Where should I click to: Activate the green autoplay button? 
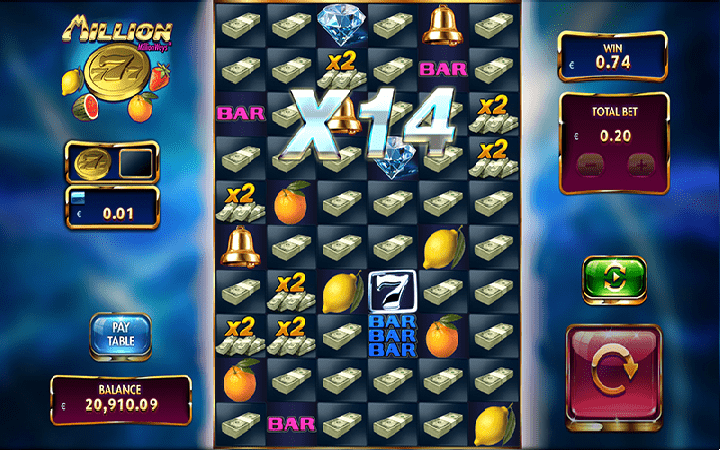(x=614, y=278)
